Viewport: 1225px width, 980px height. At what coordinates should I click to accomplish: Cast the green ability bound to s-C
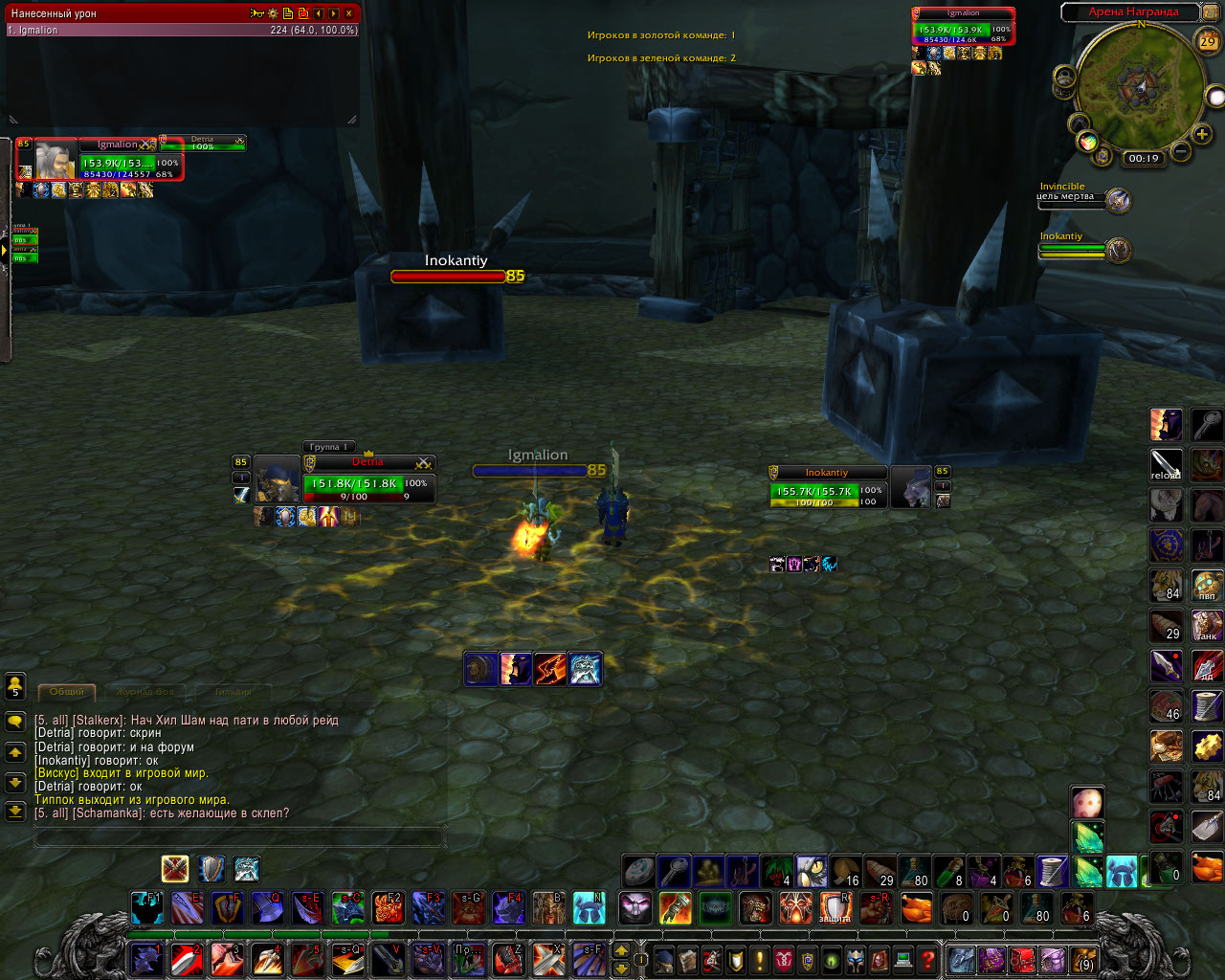click(347, 907)
